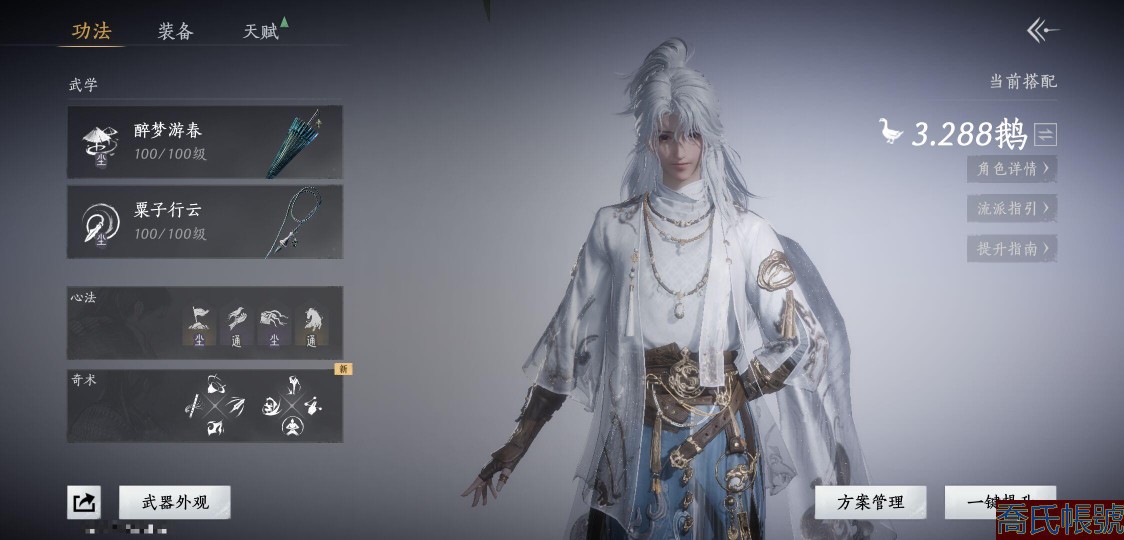The image size is (1124, 540).
Task: Switch to the 功法 tab
Action: 91,31
